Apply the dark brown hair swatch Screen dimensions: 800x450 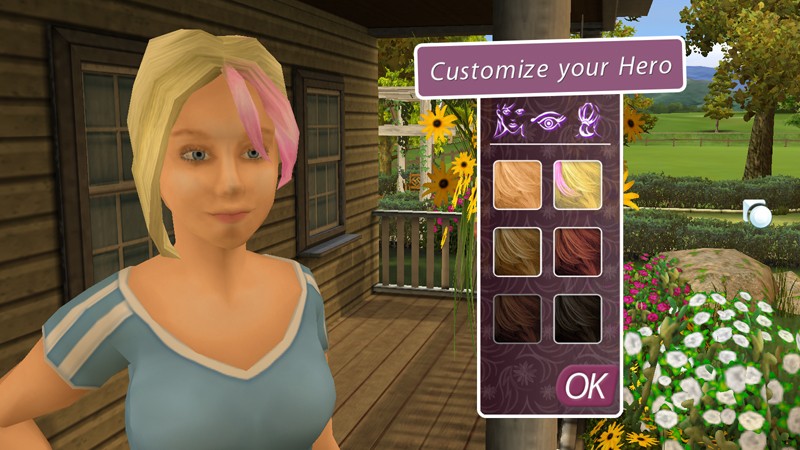517,319
